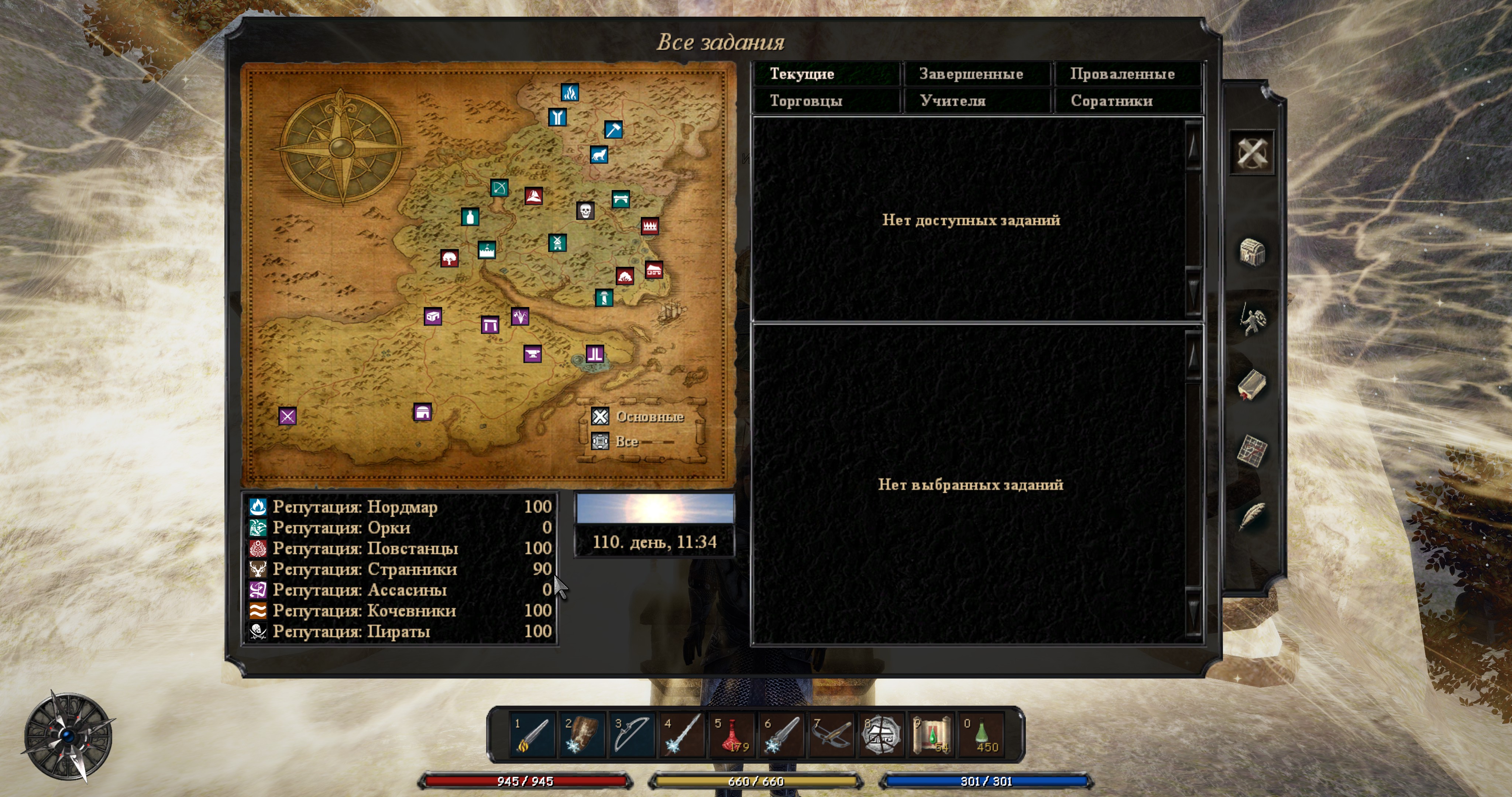Use the green potion in hotbar slot 0

click(x=982, y=734)
